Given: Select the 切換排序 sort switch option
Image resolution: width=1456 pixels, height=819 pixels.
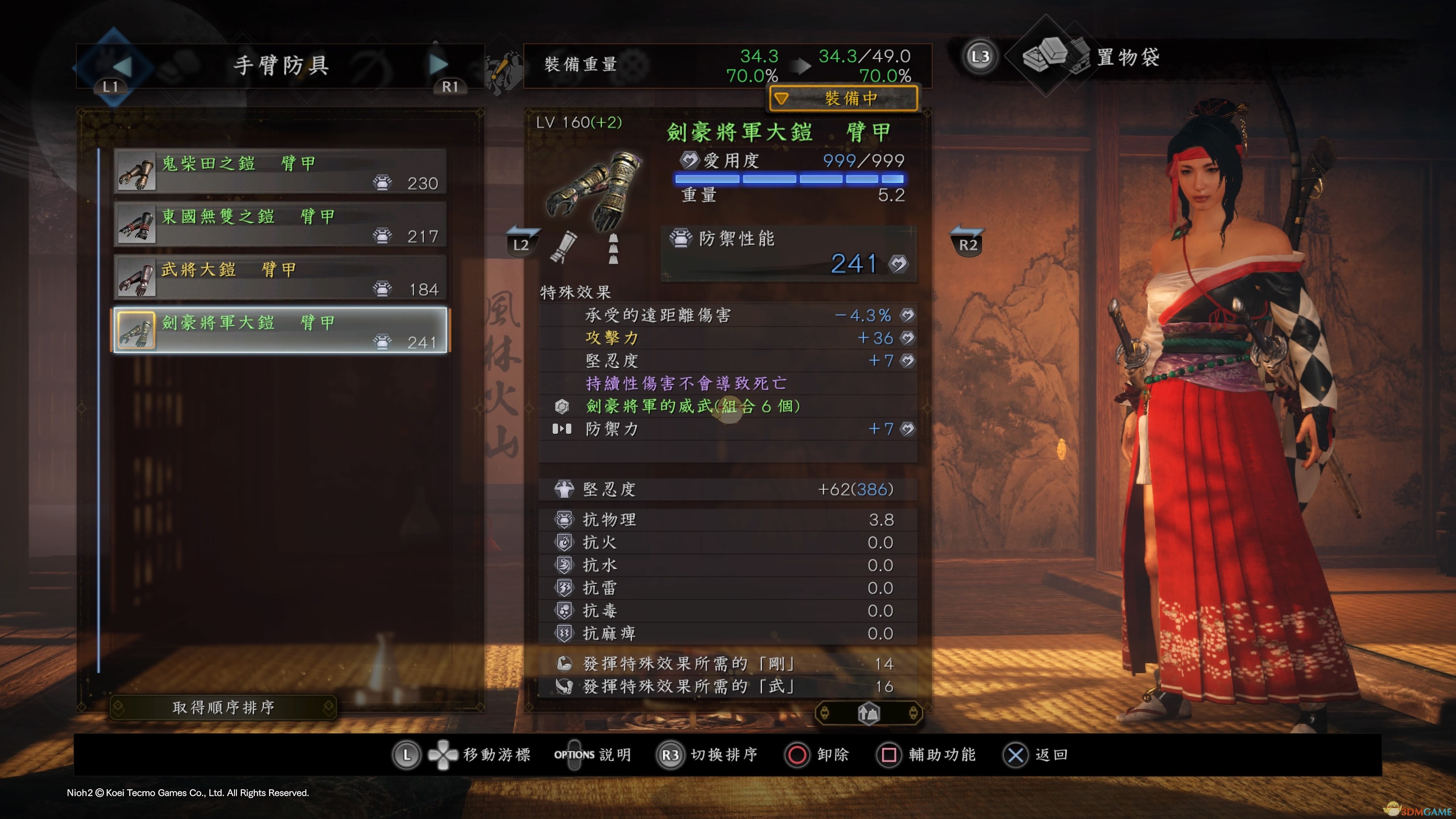Looking at the screenshot, I should click(x=708, y=755).
